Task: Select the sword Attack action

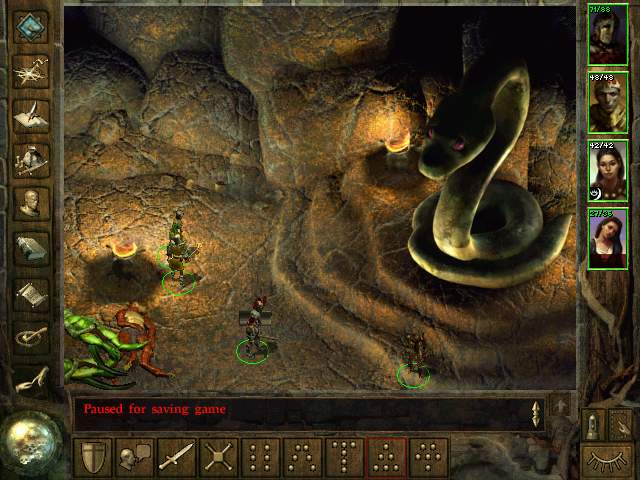Action: 176,458
